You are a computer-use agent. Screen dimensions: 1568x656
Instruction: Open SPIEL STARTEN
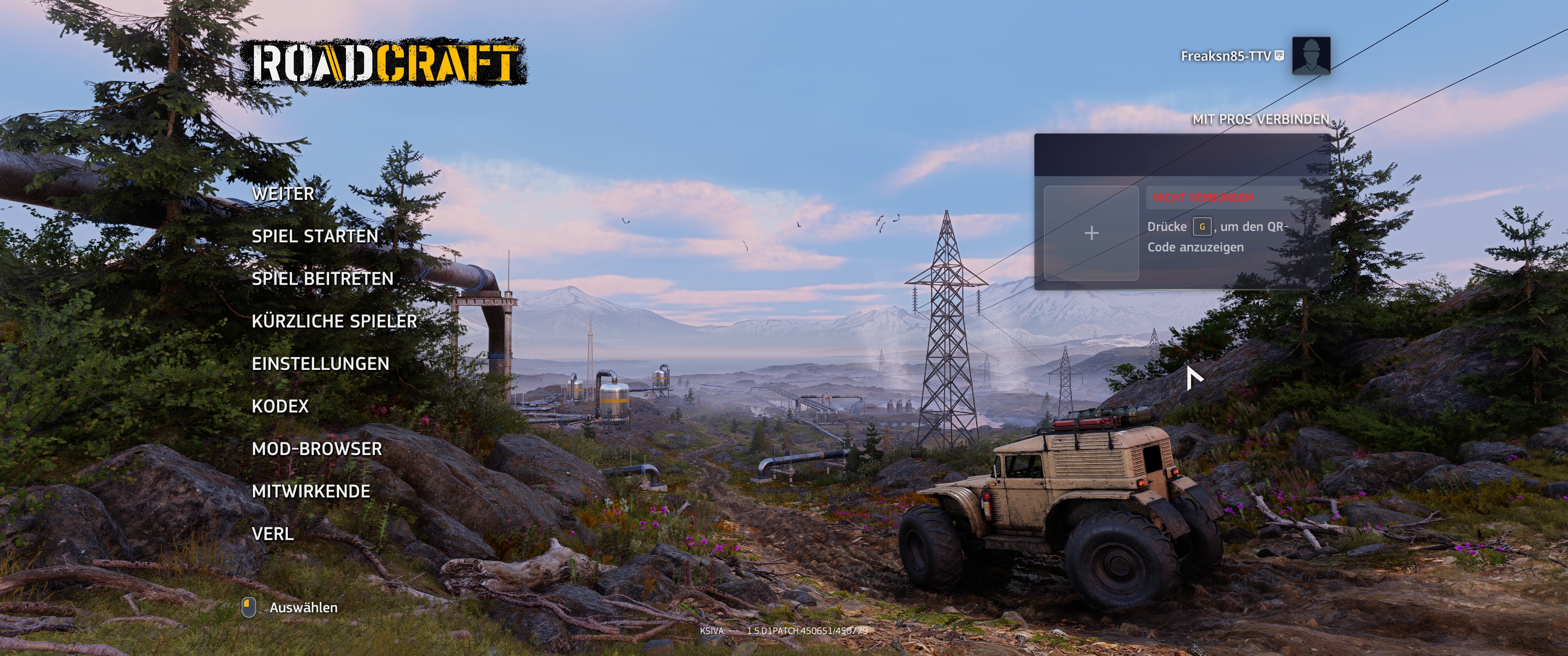[x=316, y=236]
